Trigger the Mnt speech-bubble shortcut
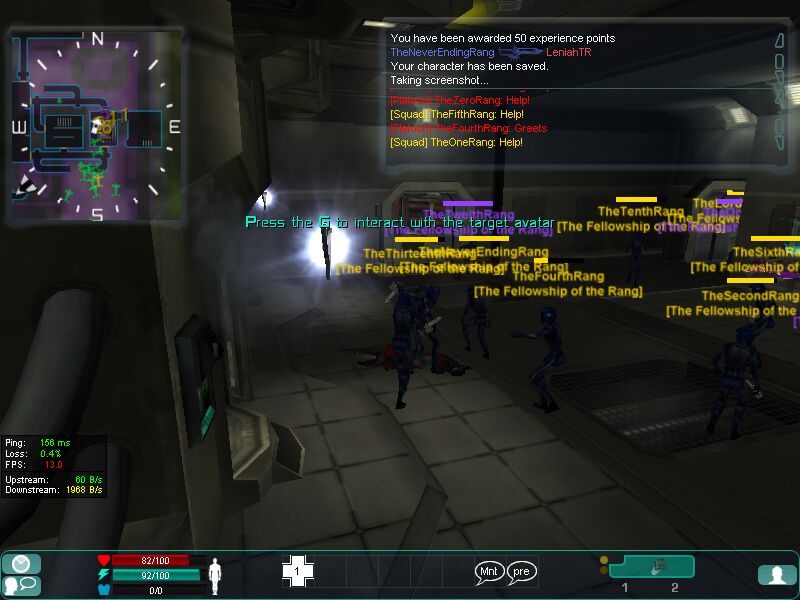The image size is (800, 600). tap(489, 572)
